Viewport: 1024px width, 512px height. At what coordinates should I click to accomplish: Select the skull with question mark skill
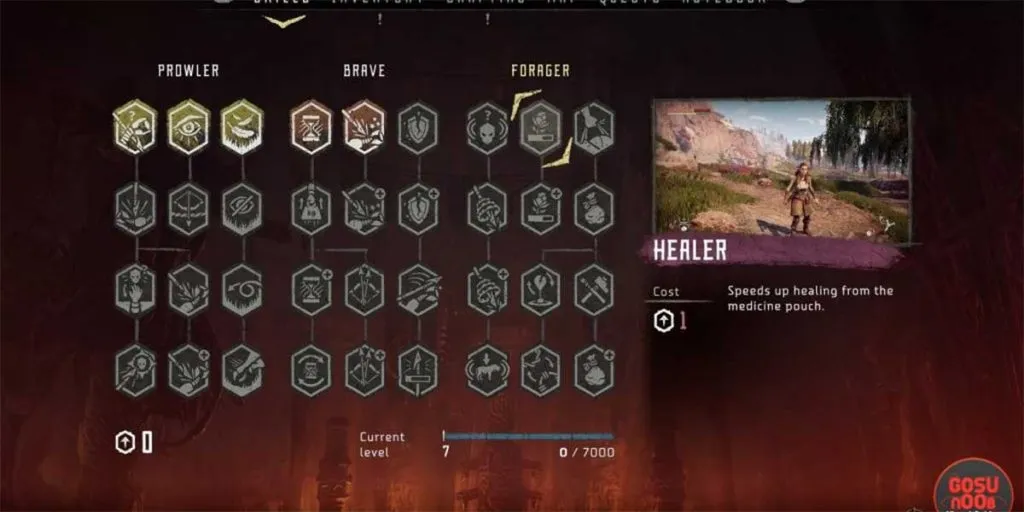[487, 128]
